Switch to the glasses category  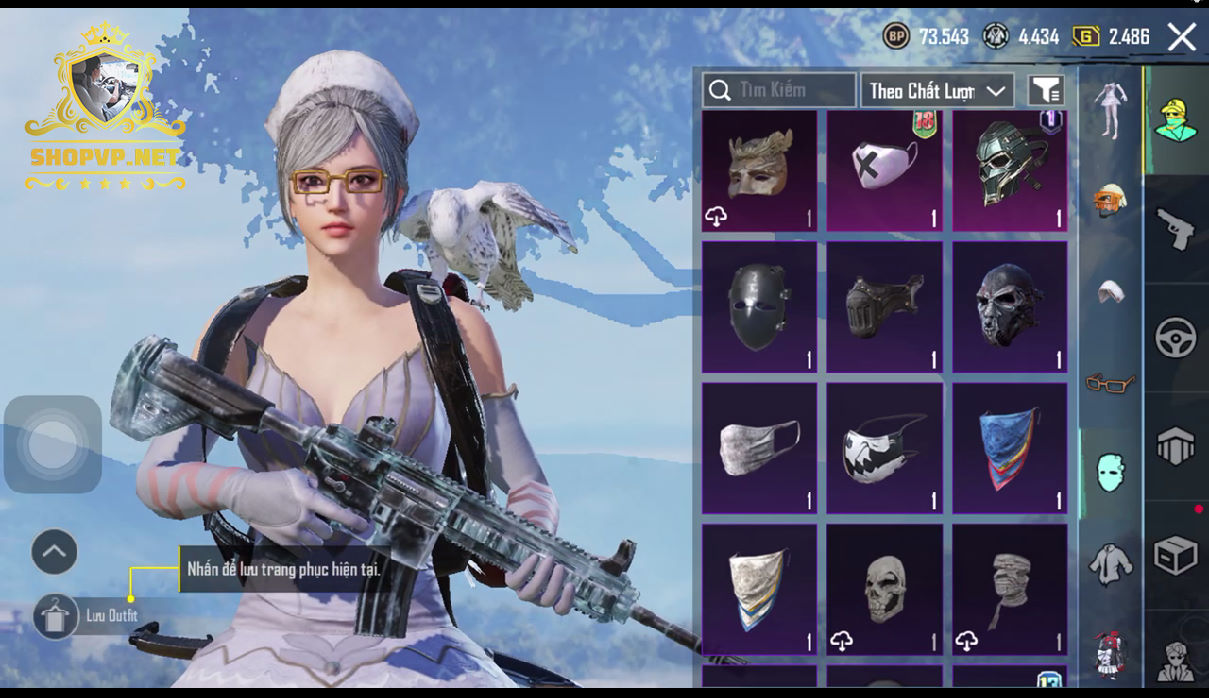click(1110, 382)
